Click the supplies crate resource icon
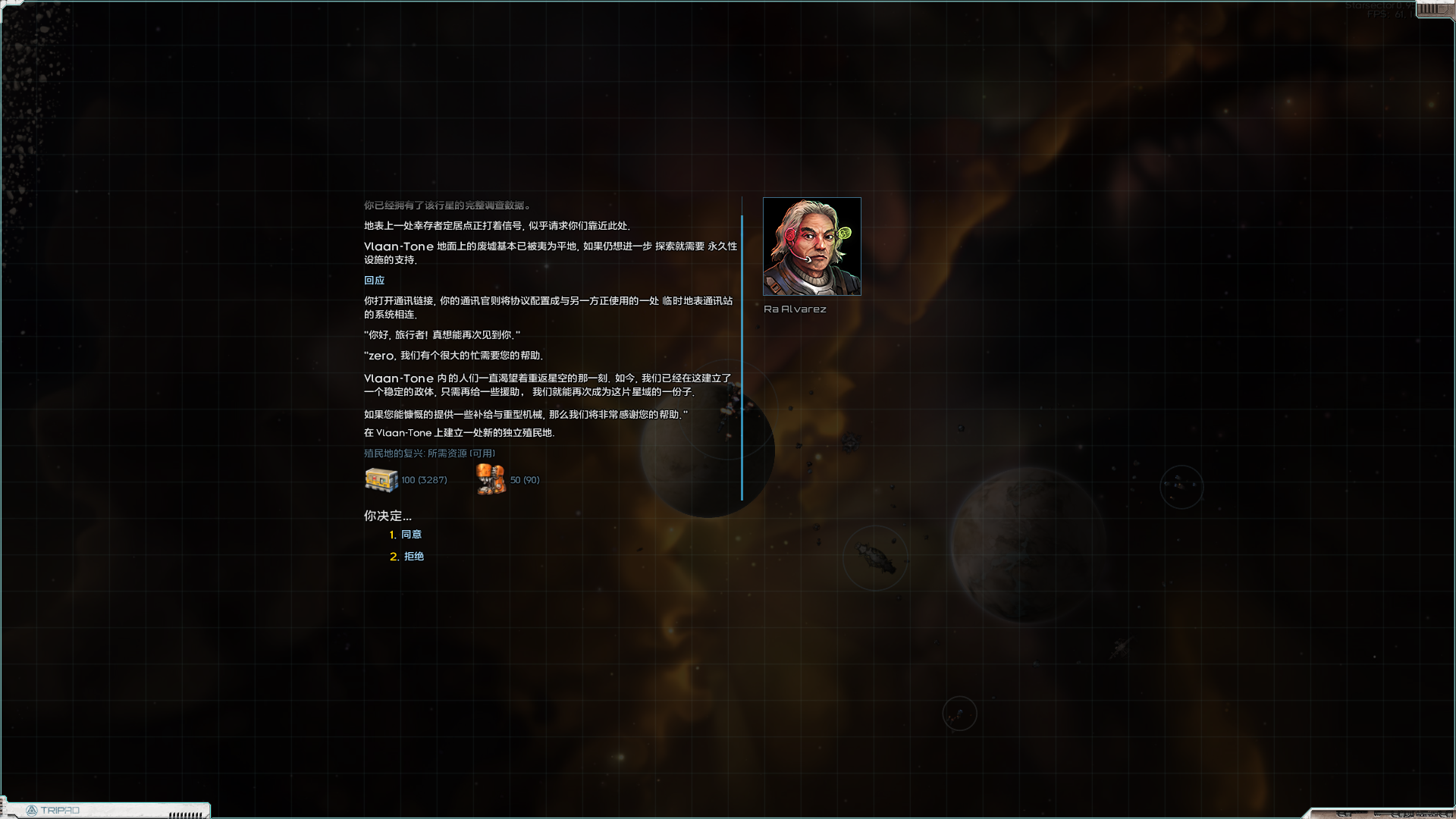This screenshot has height=819, width=1456. [381, 479]
